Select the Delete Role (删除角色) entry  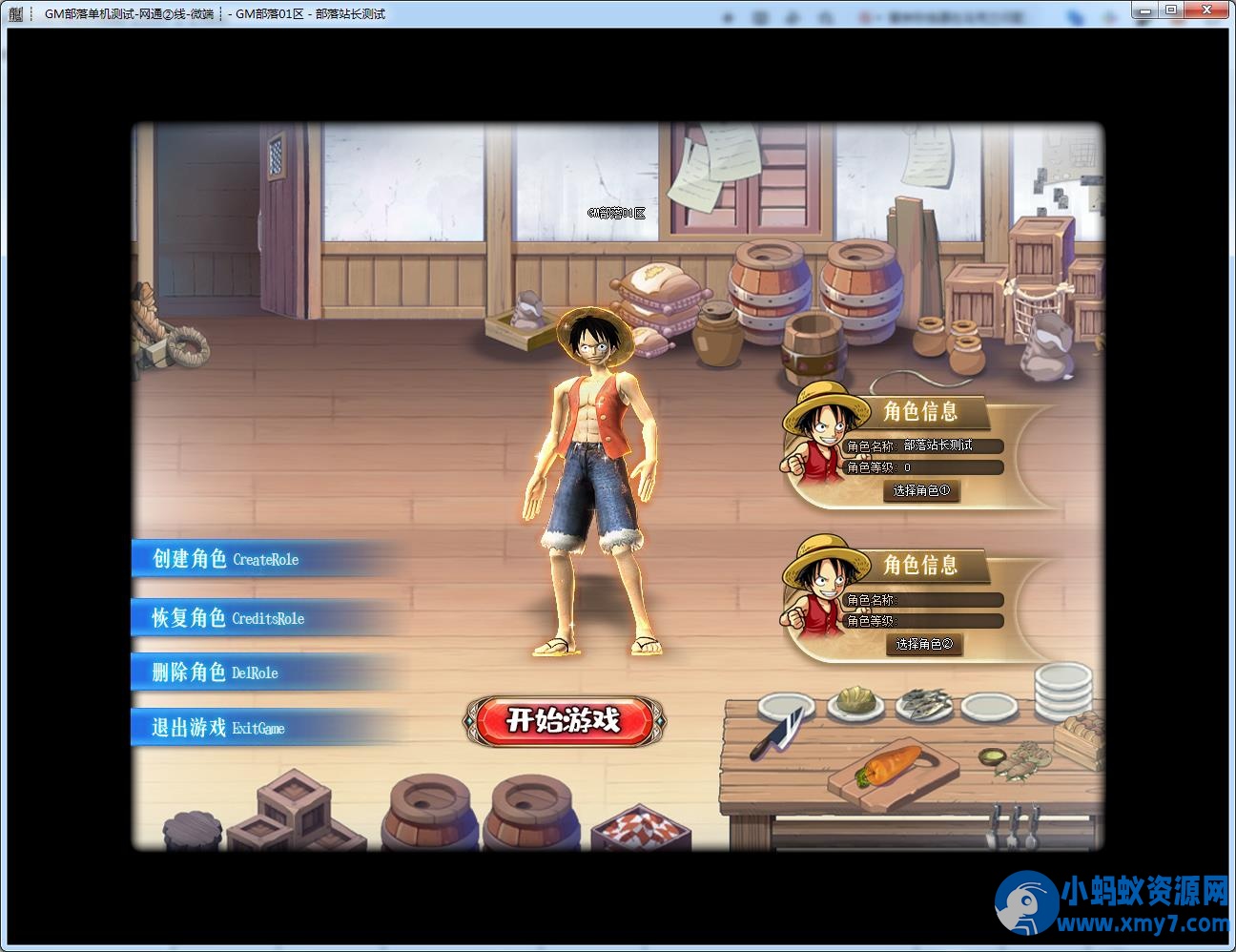[216, 673]
